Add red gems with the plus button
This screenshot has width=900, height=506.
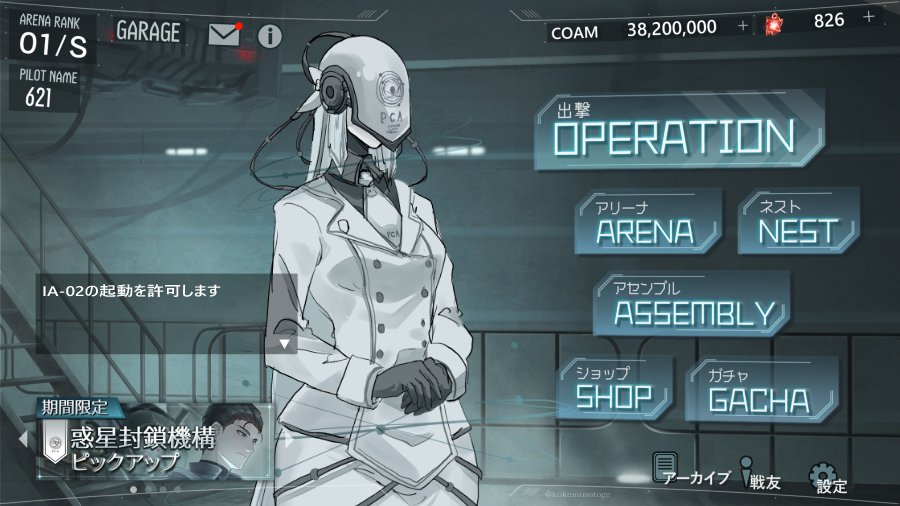click(x=868, y=17)
